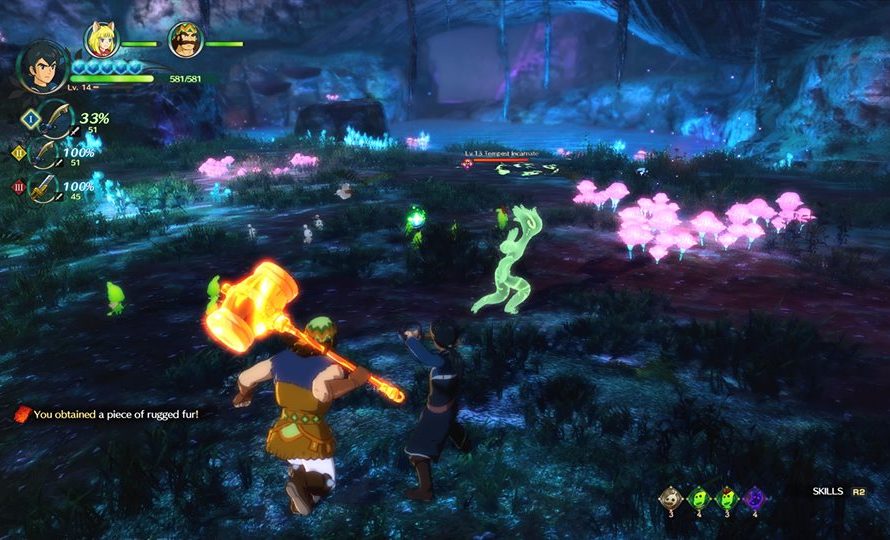Choose the brown-capped green higgledy icon
This screenshot has height=540, width=890.
point(727,498)
